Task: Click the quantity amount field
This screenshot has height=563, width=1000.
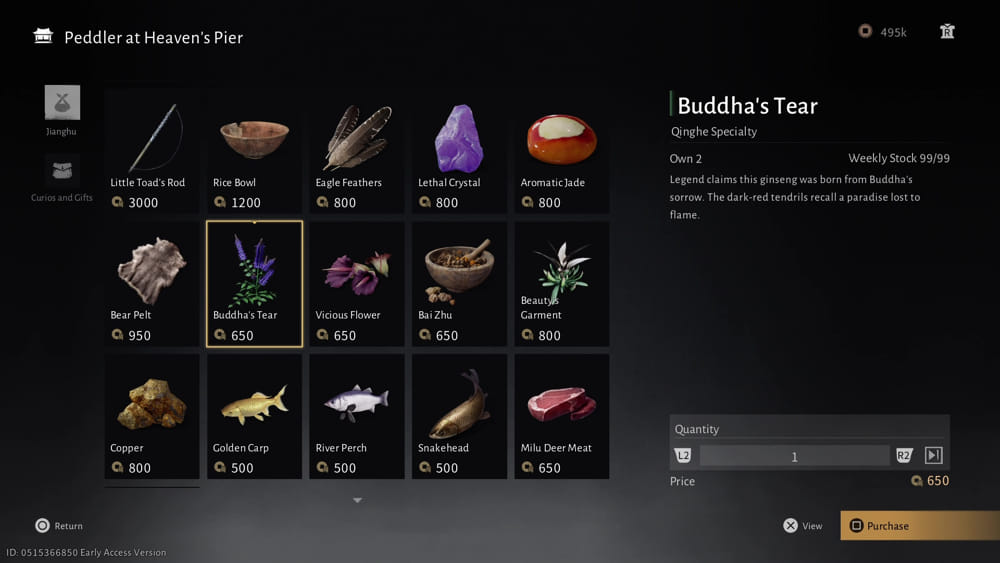Action: click(794, 456)
